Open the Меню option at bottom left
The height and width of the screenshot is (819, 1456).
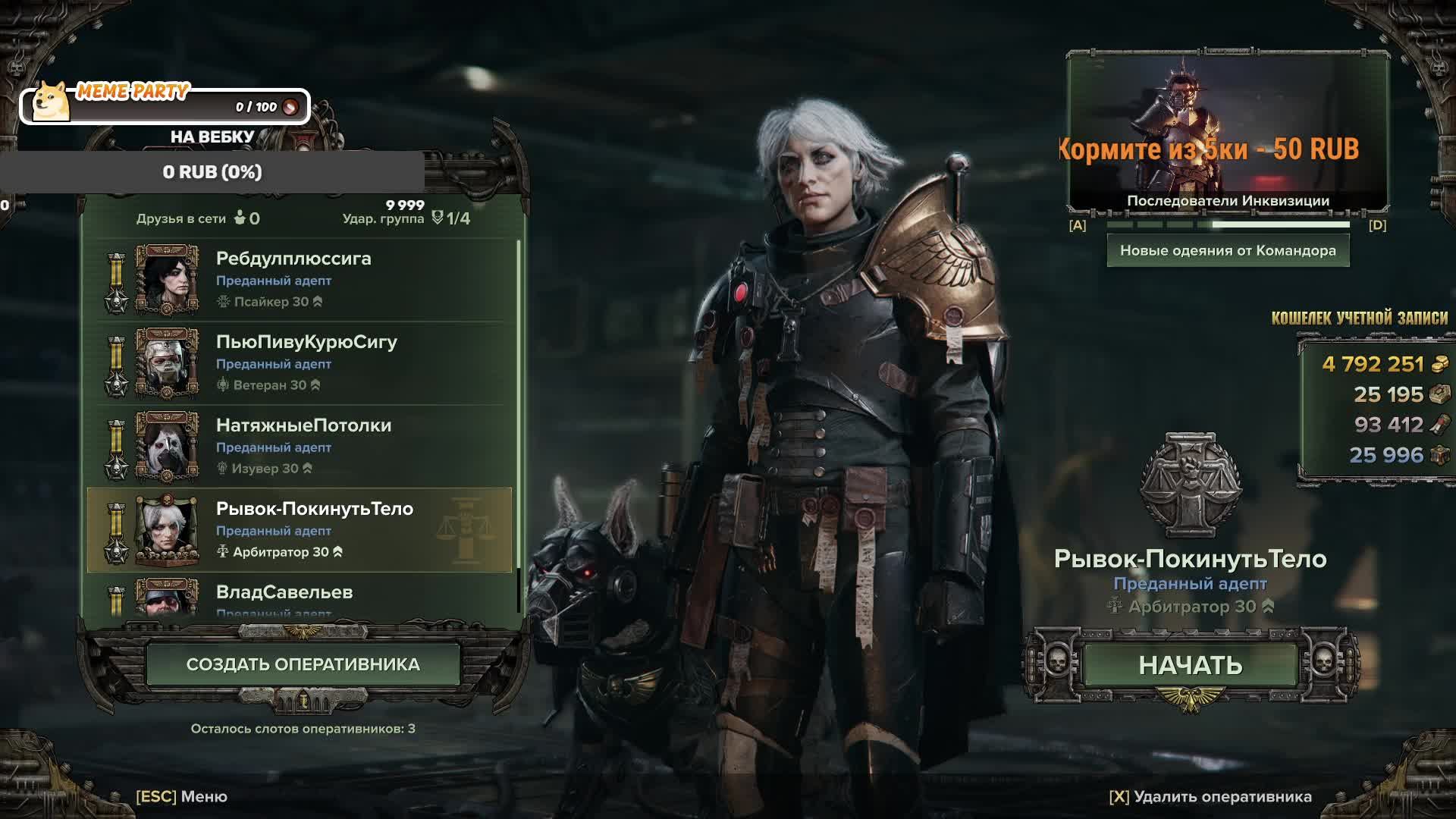click(x=182, y=796)
